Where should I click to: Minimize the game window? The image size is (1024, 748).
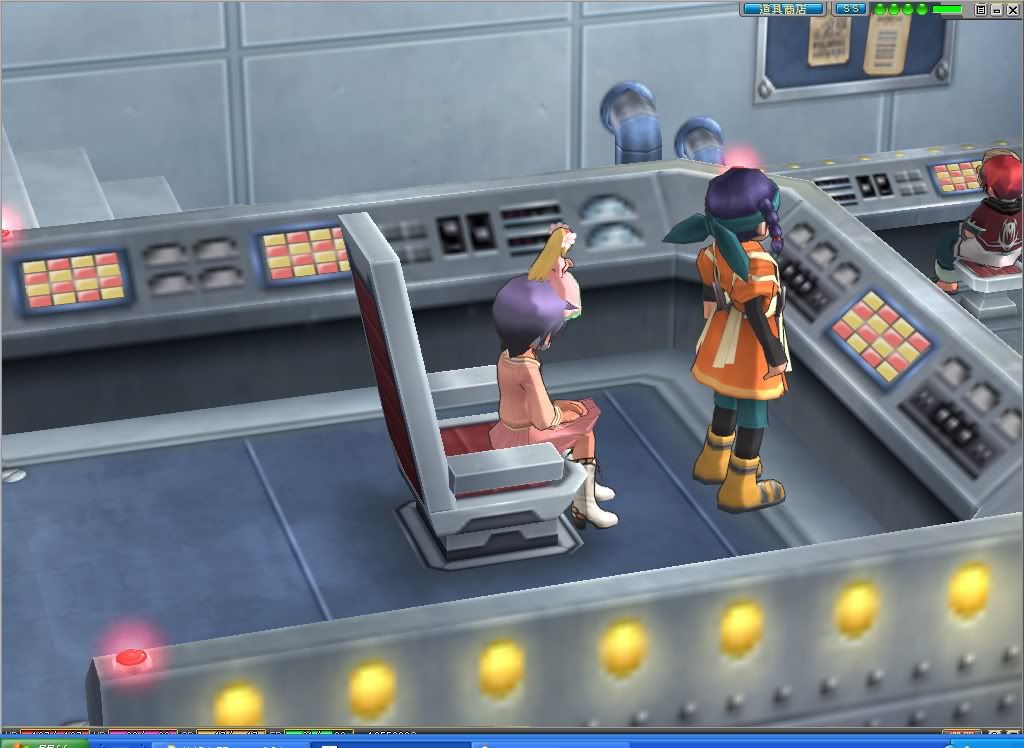click(x=996, y=9)
